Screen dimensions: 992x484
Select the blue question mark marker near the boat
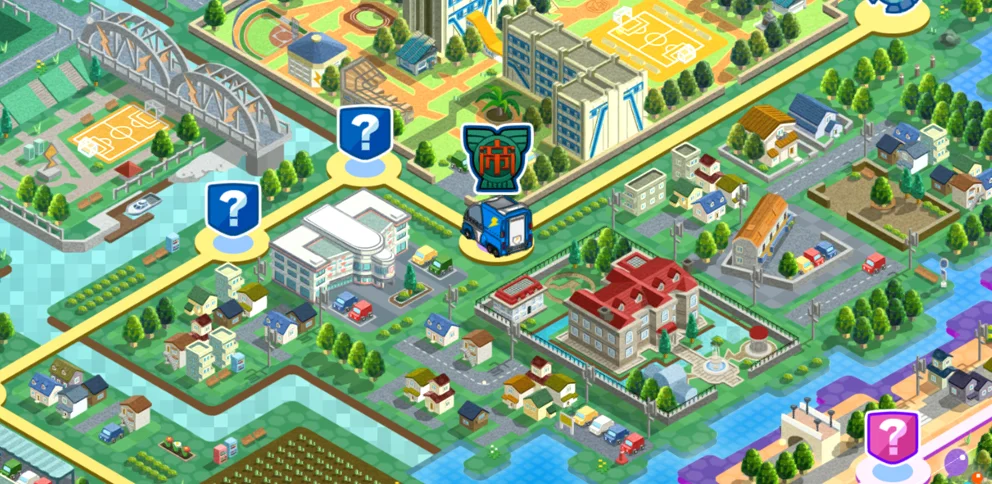[x=232, y=208]
